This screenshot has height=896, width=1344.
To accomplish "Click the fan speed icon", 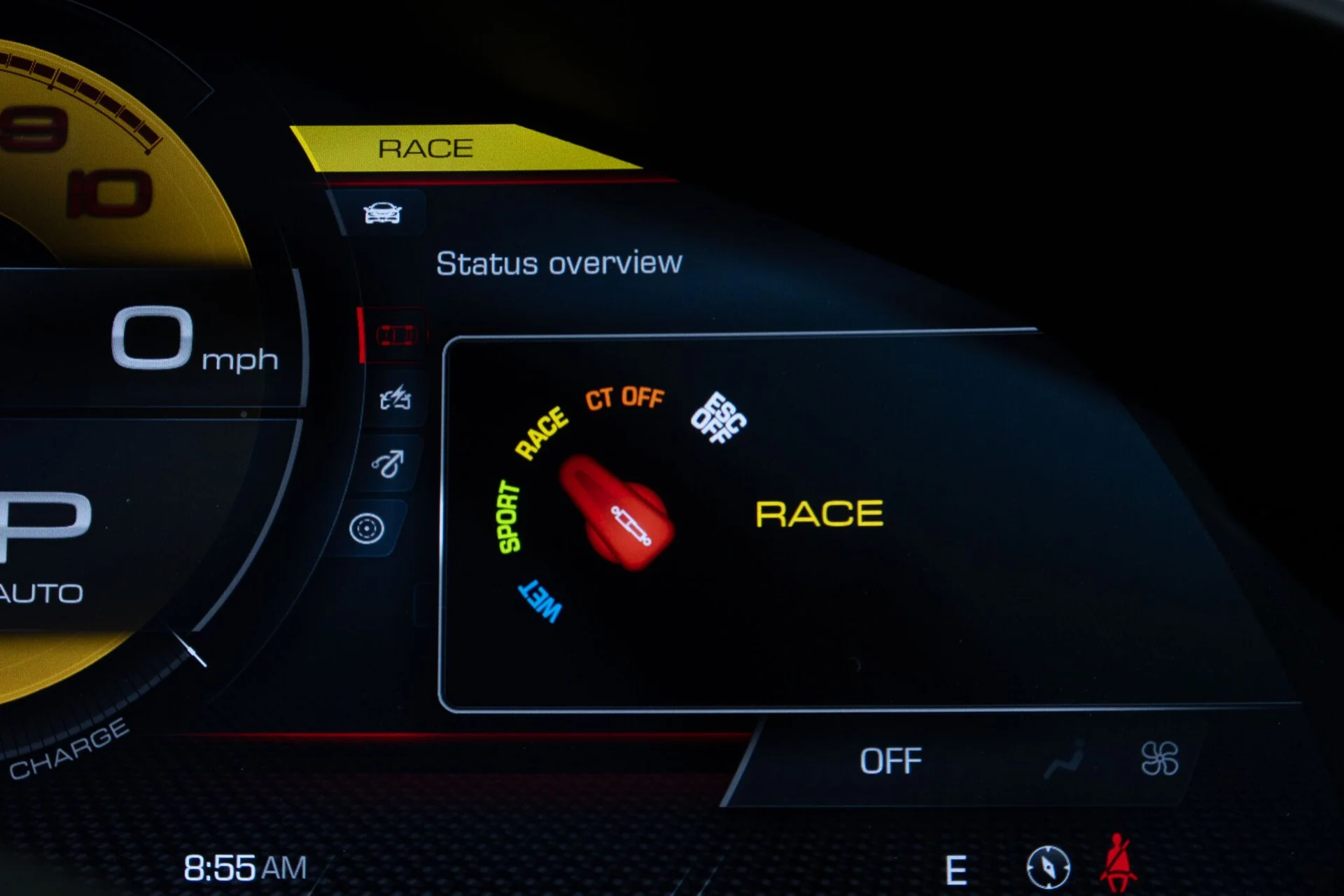I will [1159, 759].
